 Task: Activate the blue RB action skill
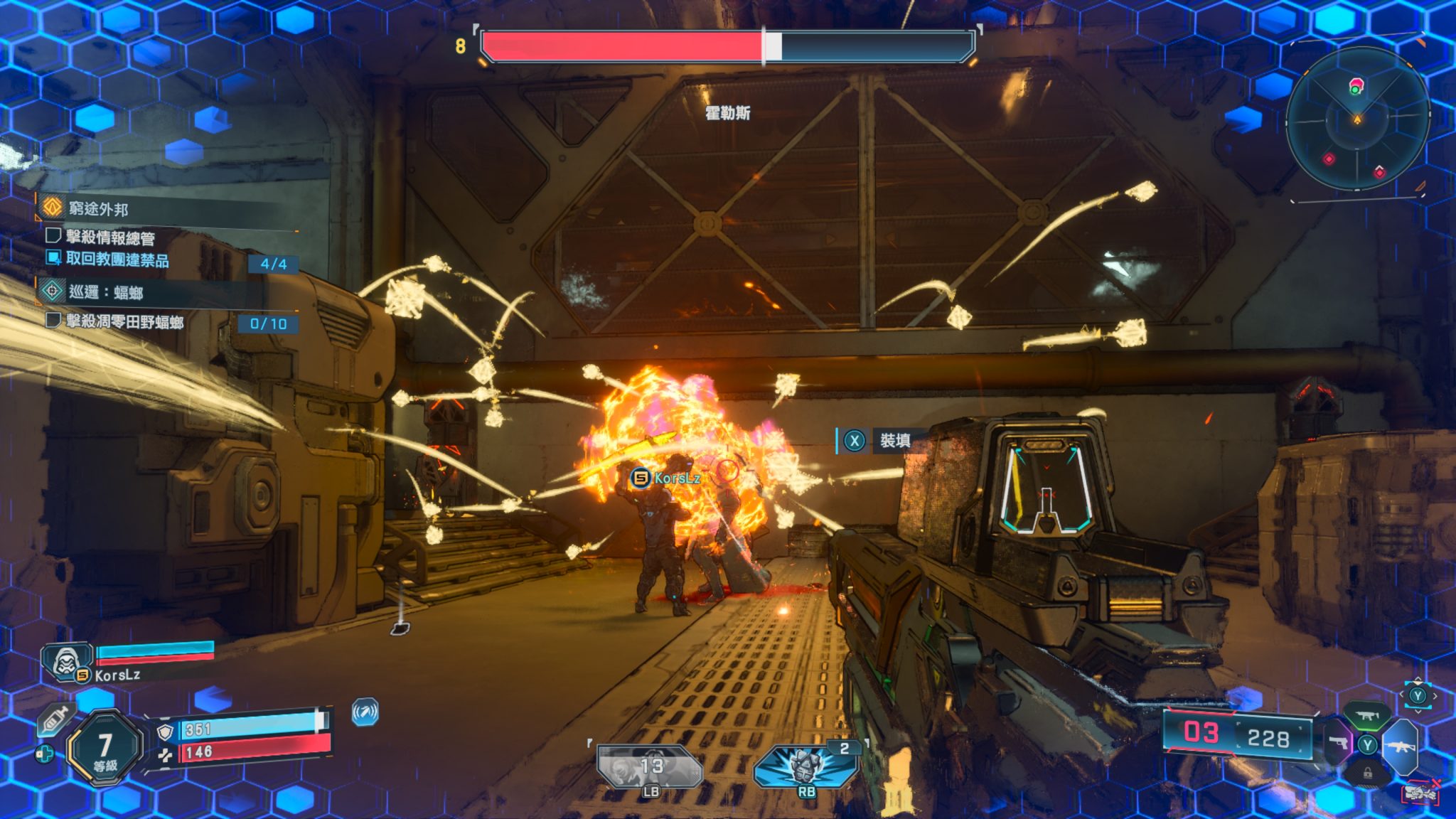point(805,768)
